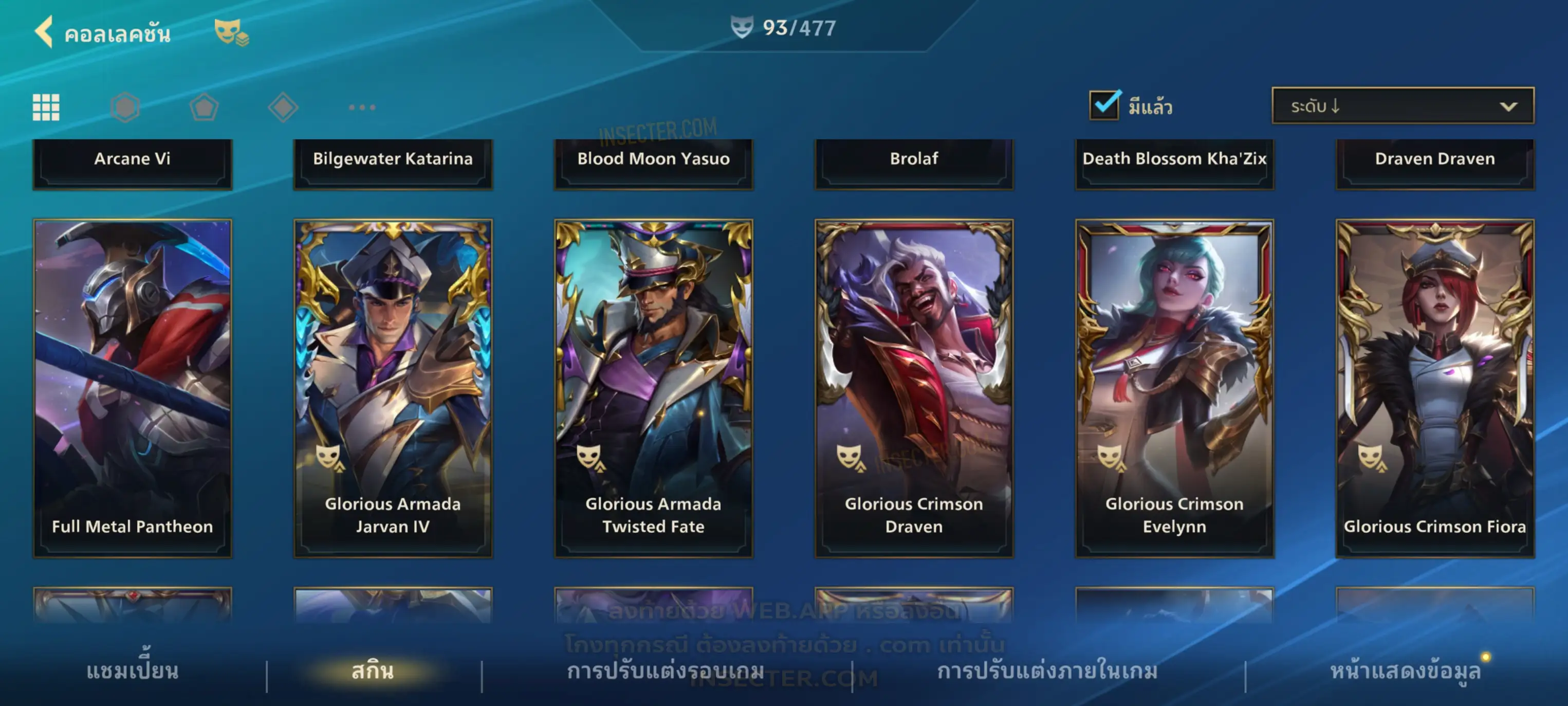The image size is (1568, 706).
Task: Switch to the แชมเปี้ยน champions tab
Action: [132, 671]
